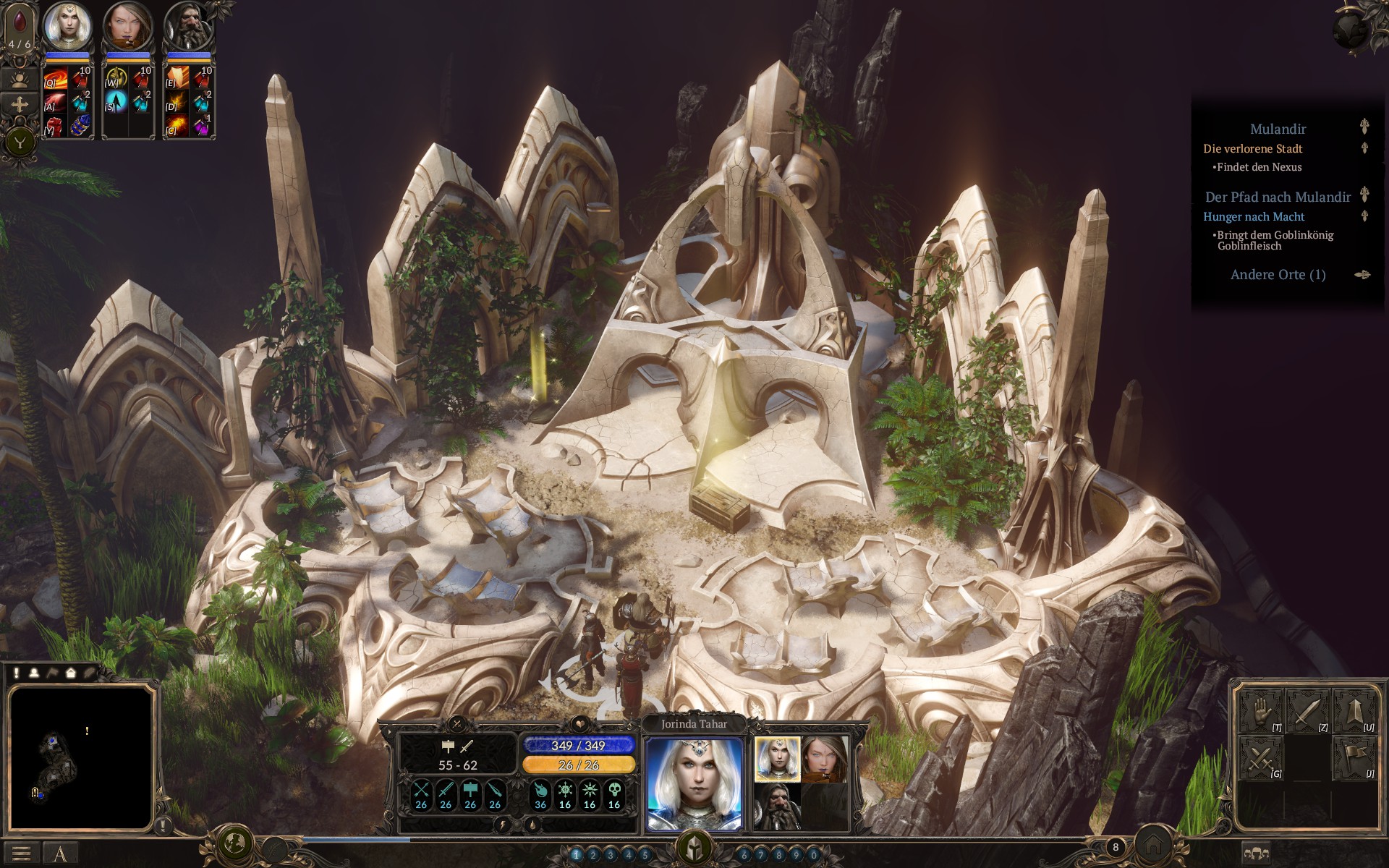The height and width of the screenshot is (868, 1389).
Task: Expand the Andere Orte list
Action: click(1278, 275)
